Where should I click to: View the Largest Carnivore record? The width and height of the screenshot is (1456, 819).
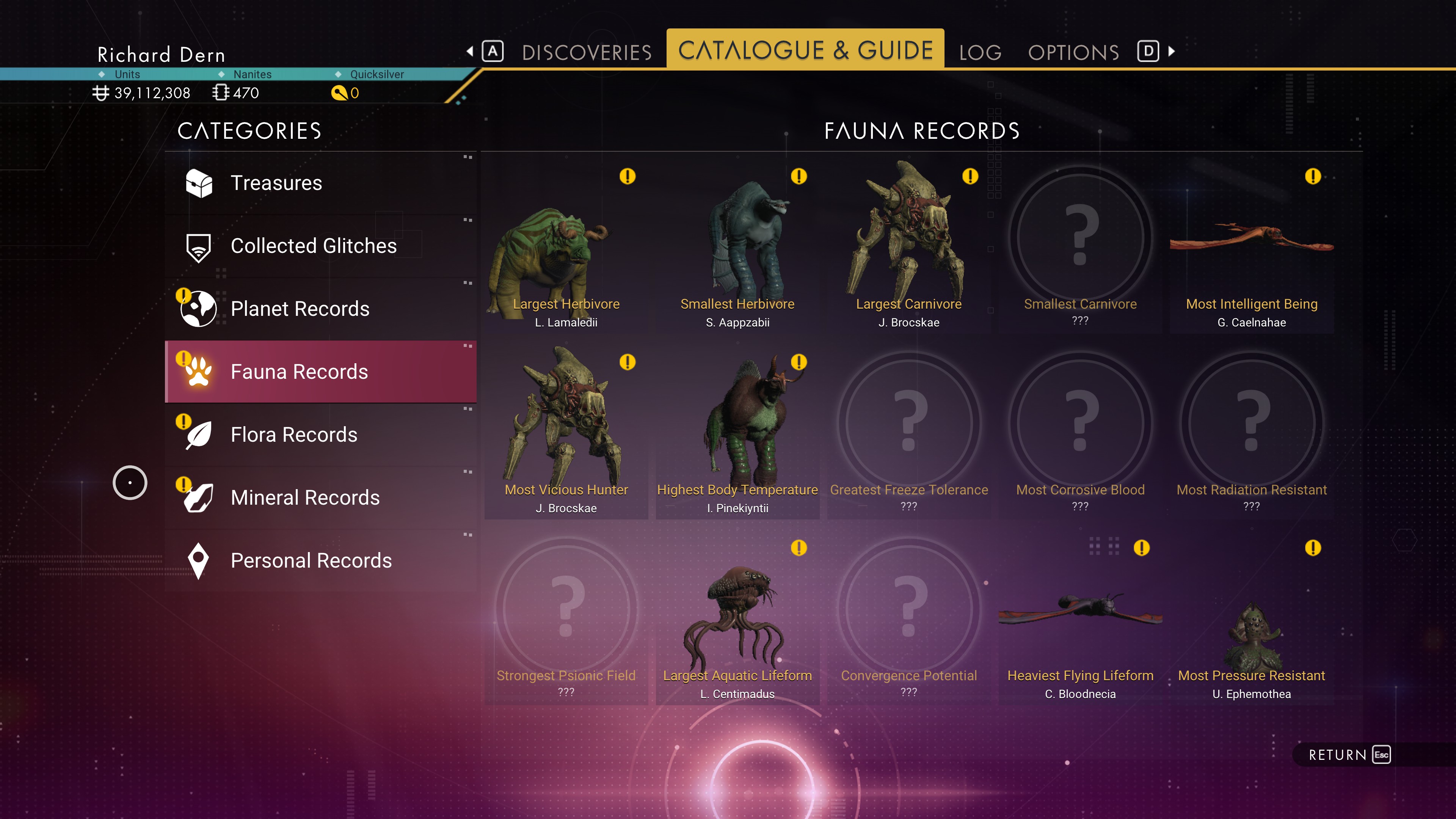(x=908, y=249)
